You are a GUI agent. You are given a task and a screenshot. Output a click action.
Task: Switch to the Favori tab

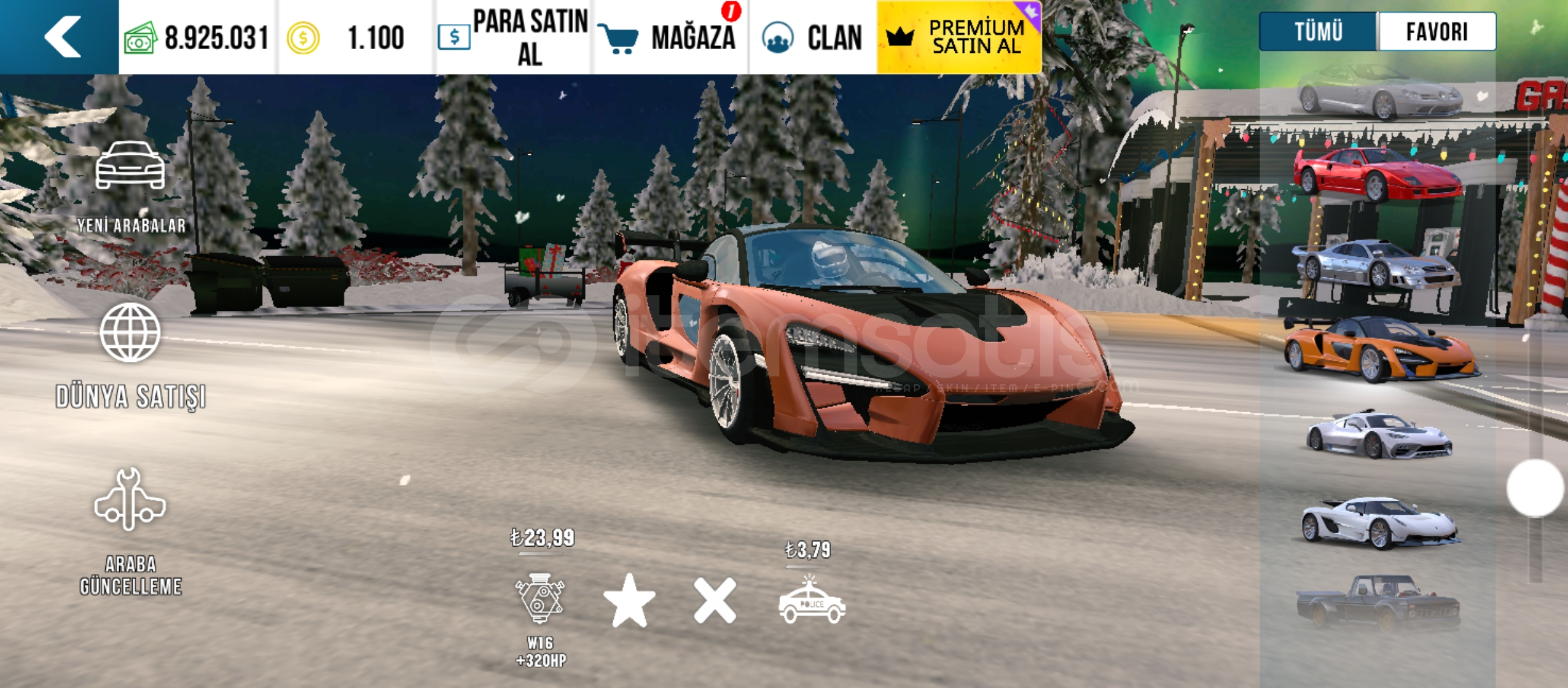(1437, 31)
